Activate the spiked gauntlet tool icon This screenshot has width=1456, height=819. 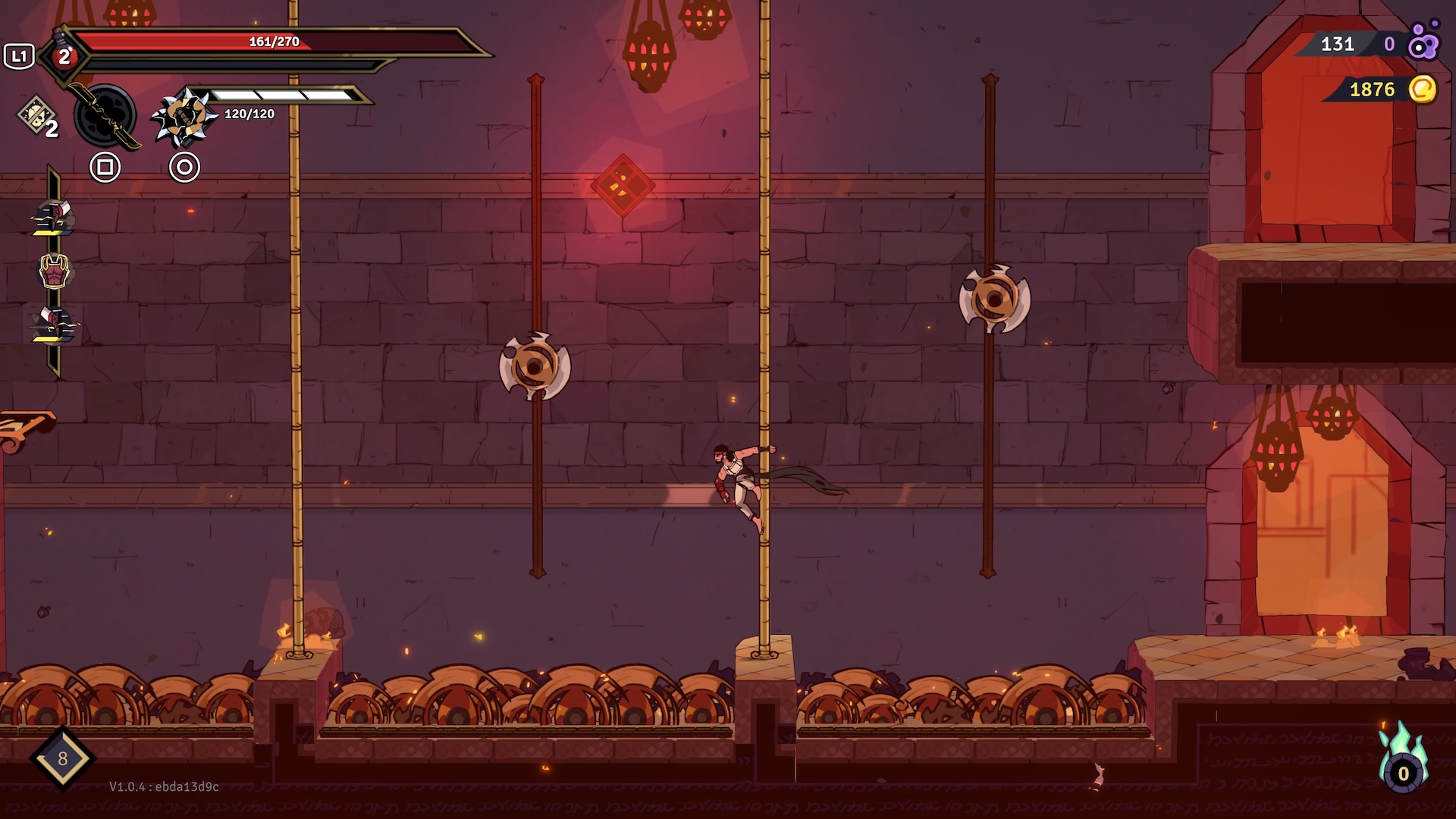182,117
